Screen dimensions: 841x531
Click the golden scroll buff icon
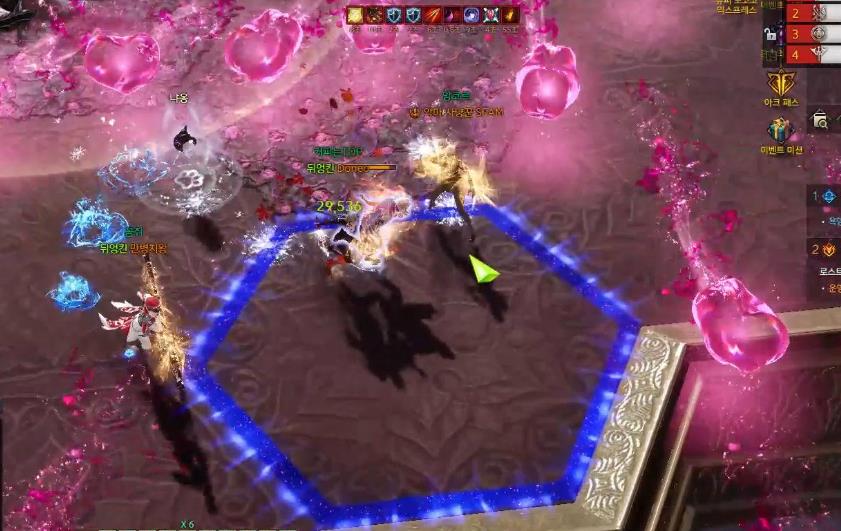coord(355,14)
